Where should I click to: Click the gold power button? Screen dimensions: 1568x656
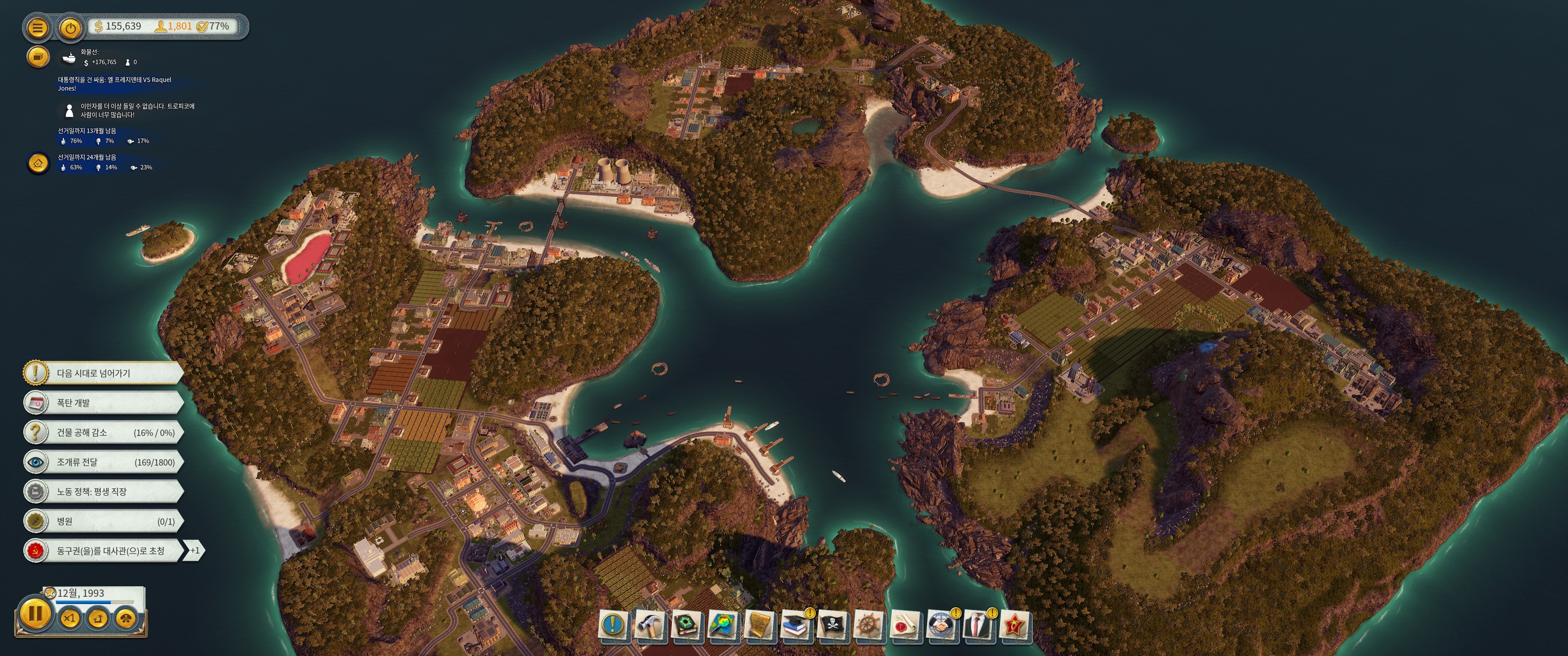pyautogui.click(x=71, y=27)
